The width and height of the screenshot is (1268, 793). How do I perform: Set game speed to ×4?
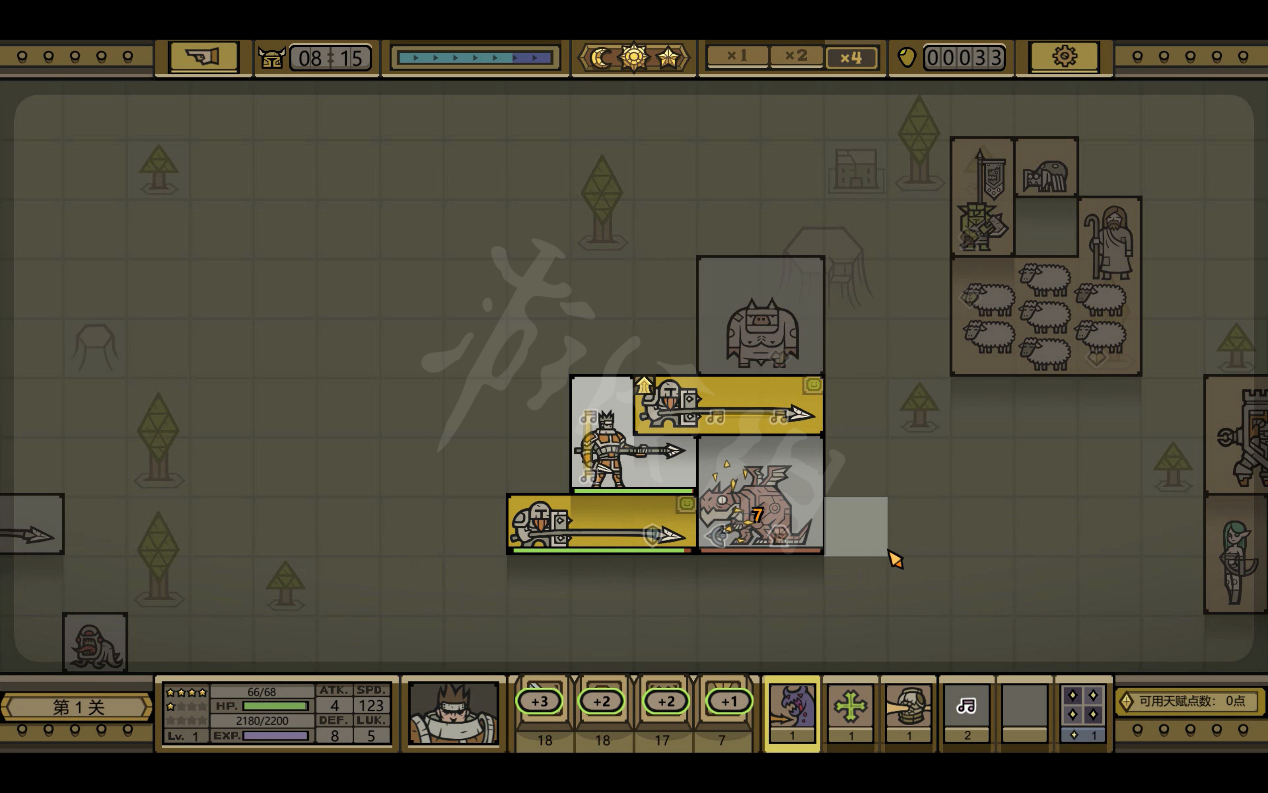[850, 57]
